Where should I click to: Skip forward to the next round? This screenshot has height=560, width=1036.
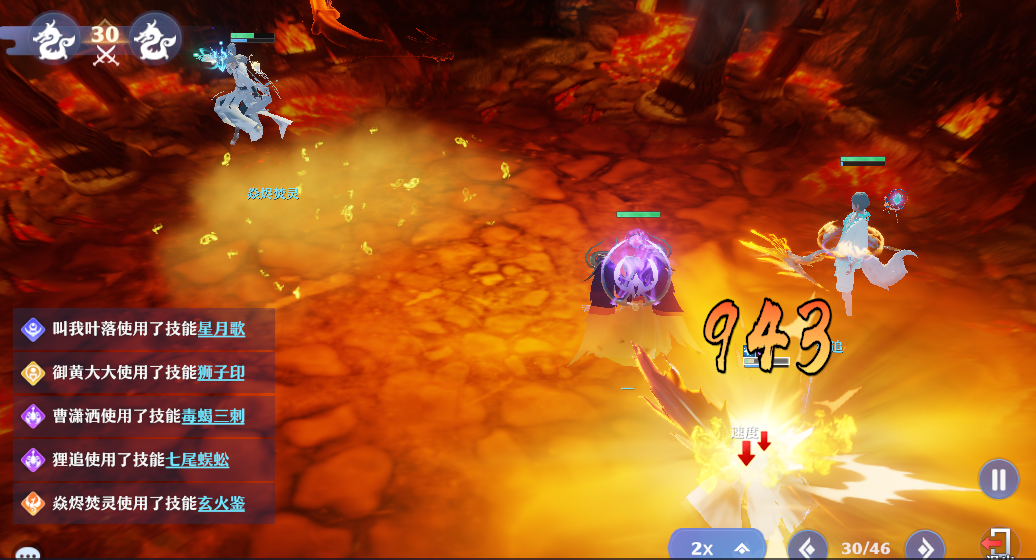pos(925,547)
